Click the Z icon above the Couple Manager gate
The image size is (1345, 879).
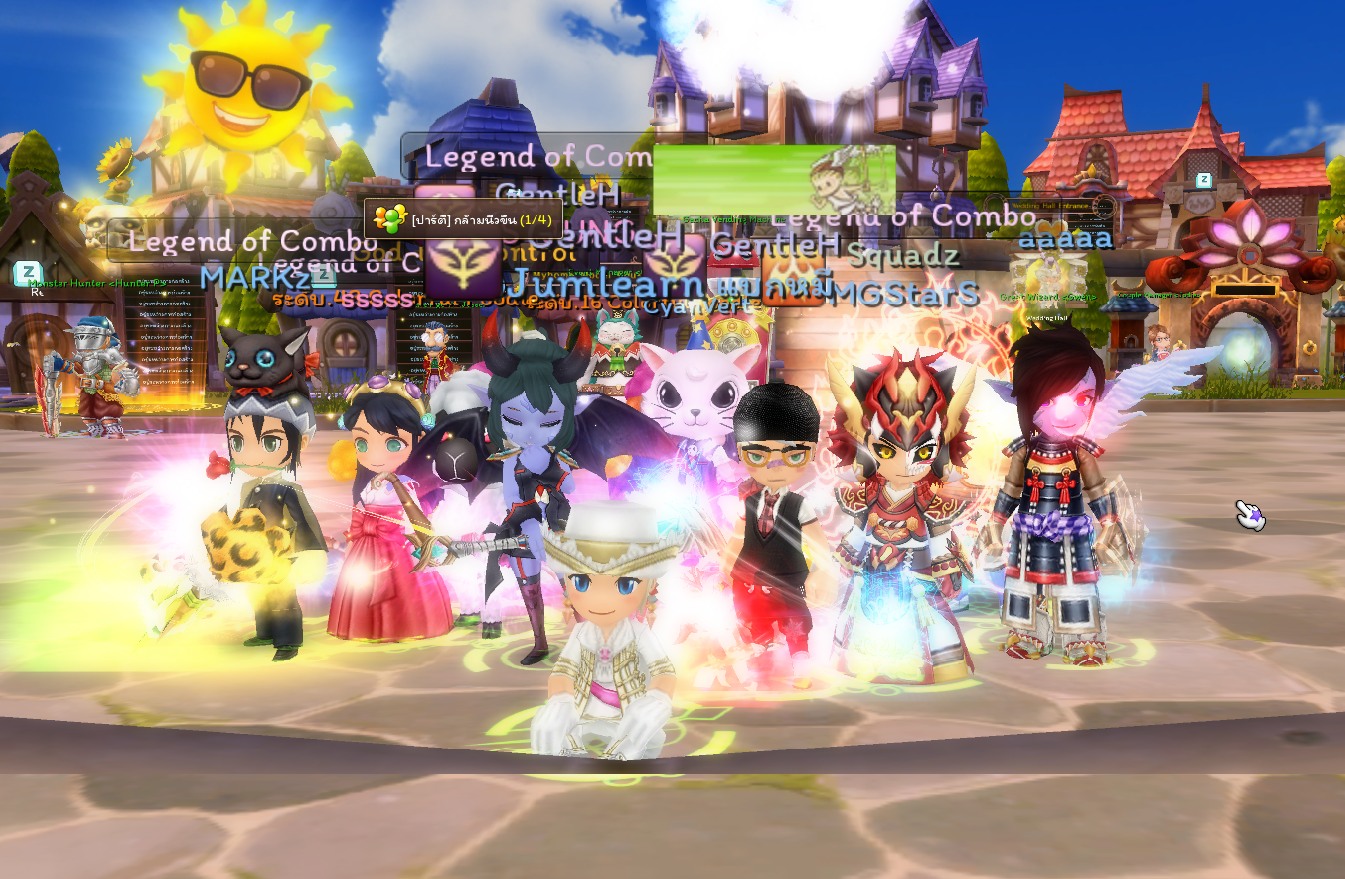tap(1204, 179)
